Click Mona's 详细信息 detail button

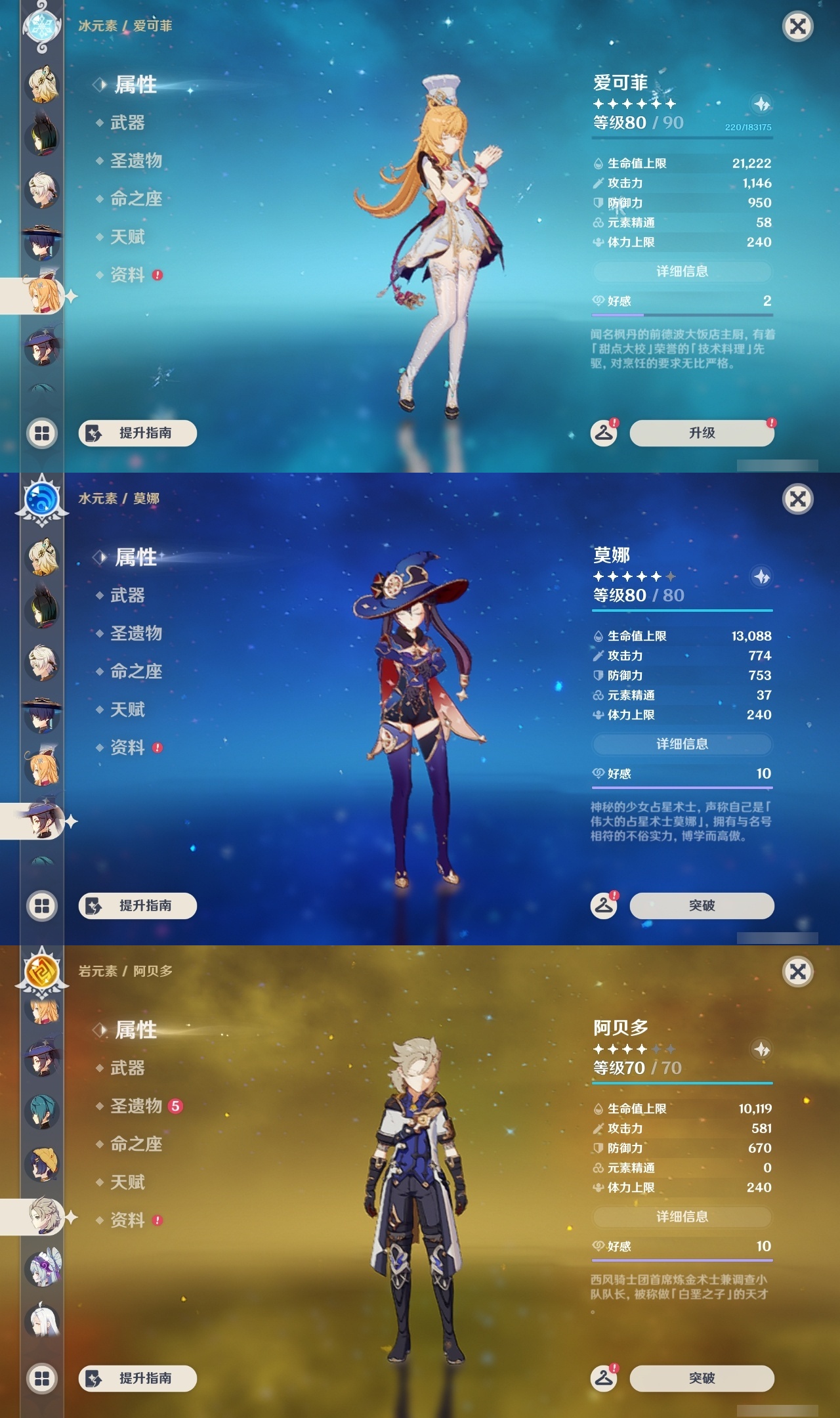point(682,744)
